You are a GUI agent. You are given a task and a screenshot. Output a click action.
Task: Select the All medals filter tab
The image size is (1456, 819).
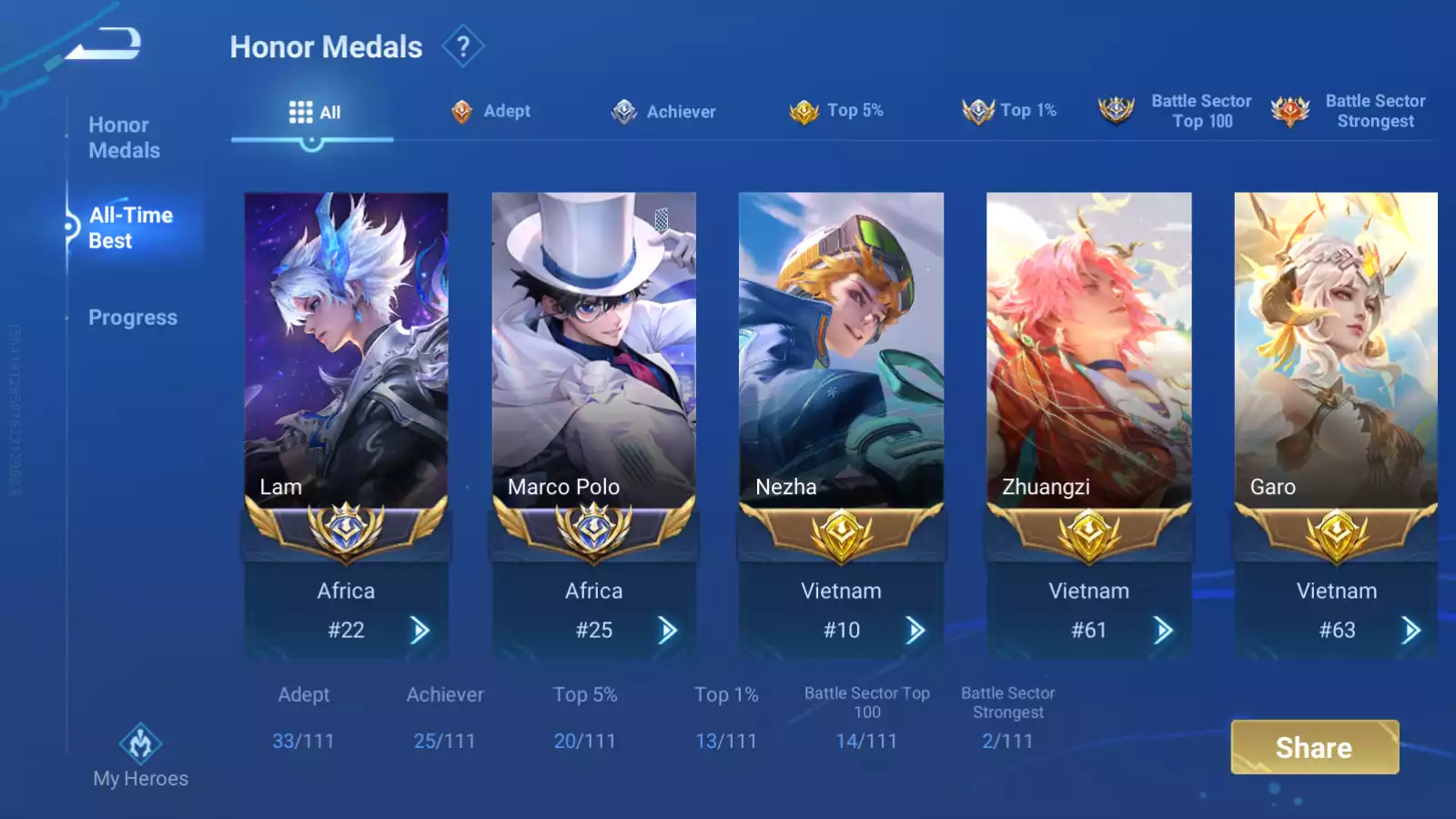(x=314, y=112)
